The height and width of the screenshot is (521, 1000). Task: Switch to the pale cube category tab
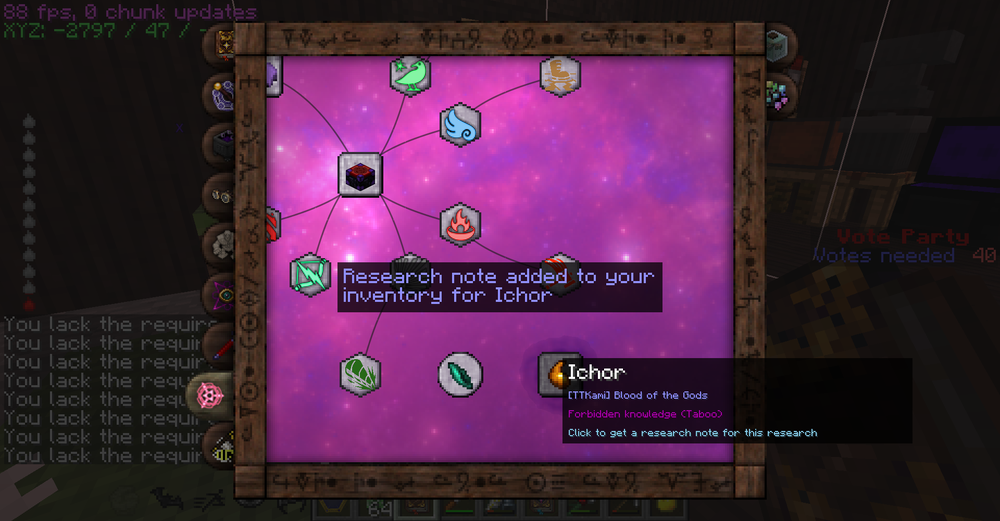pos(777,45)
